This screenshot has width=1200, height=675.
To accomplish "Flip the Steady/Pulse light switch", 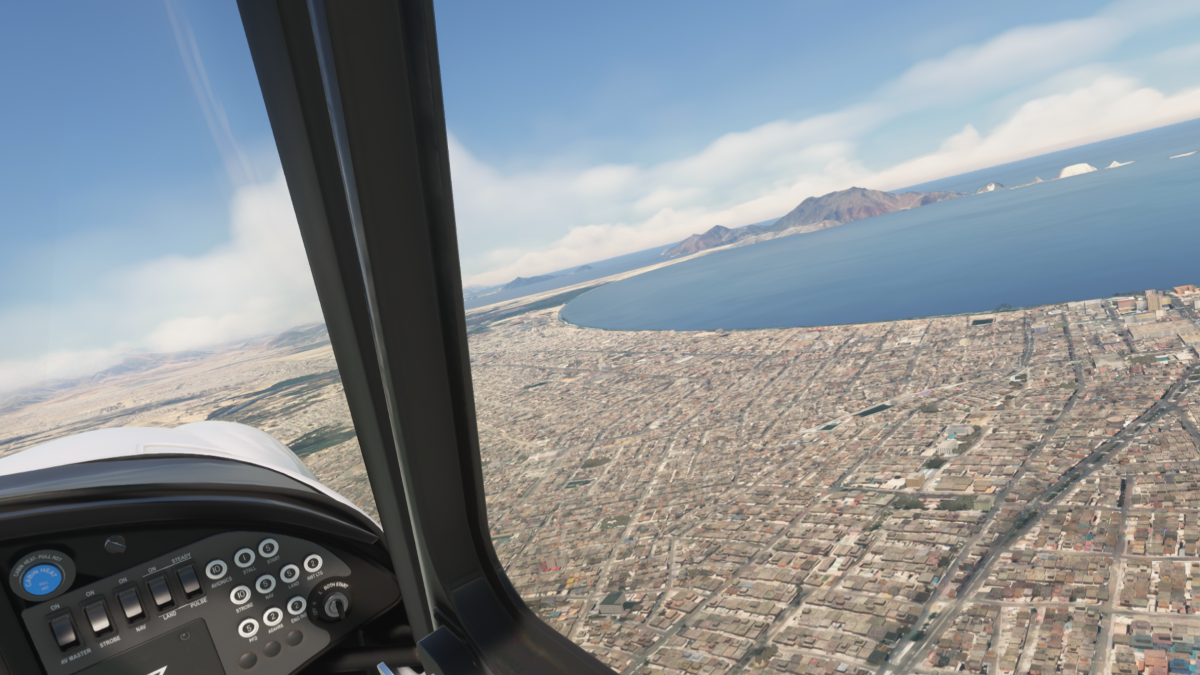I will tap(189, 580).
